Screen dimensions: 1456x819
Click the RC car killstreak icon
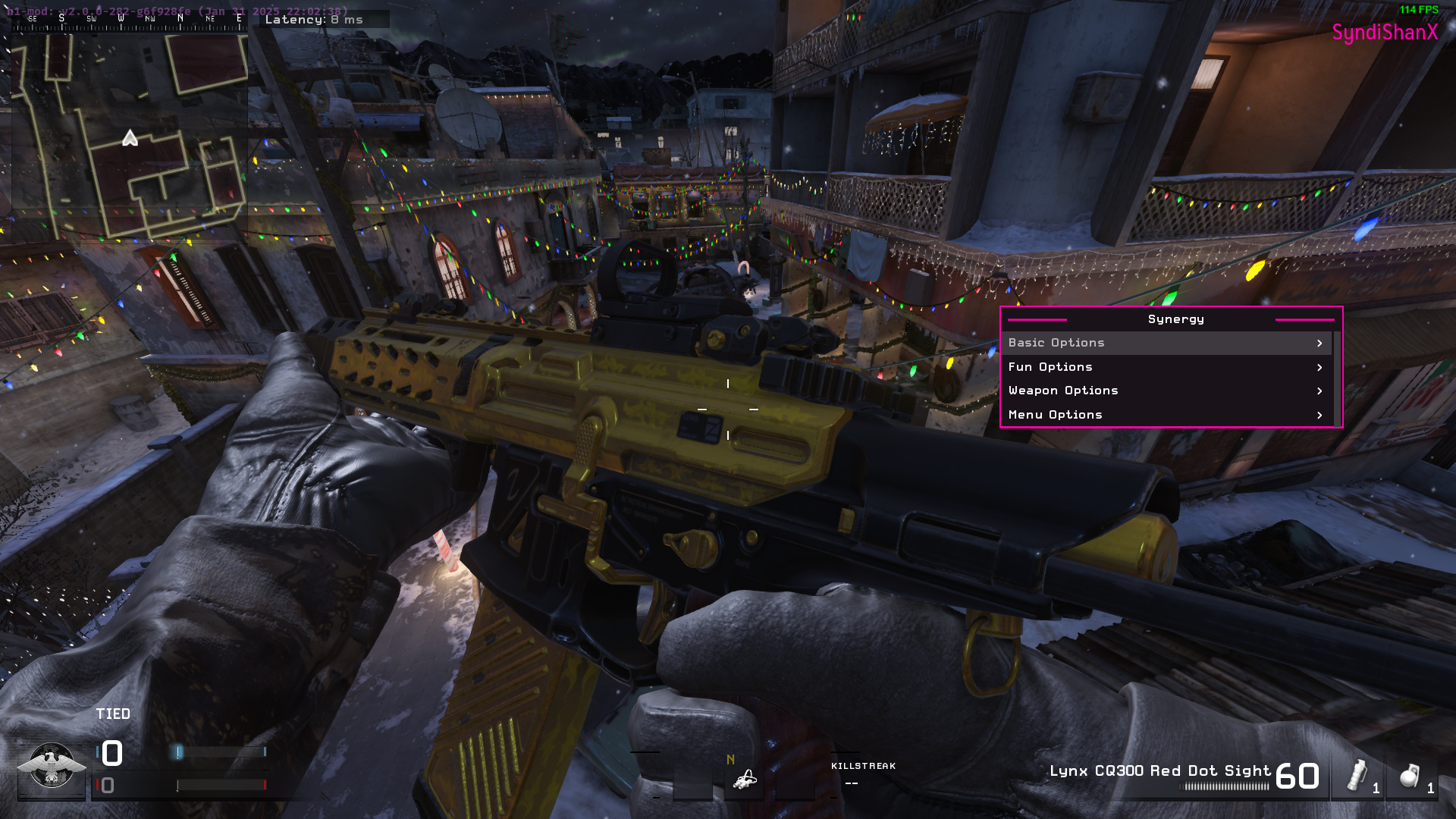tap(745, 780)
